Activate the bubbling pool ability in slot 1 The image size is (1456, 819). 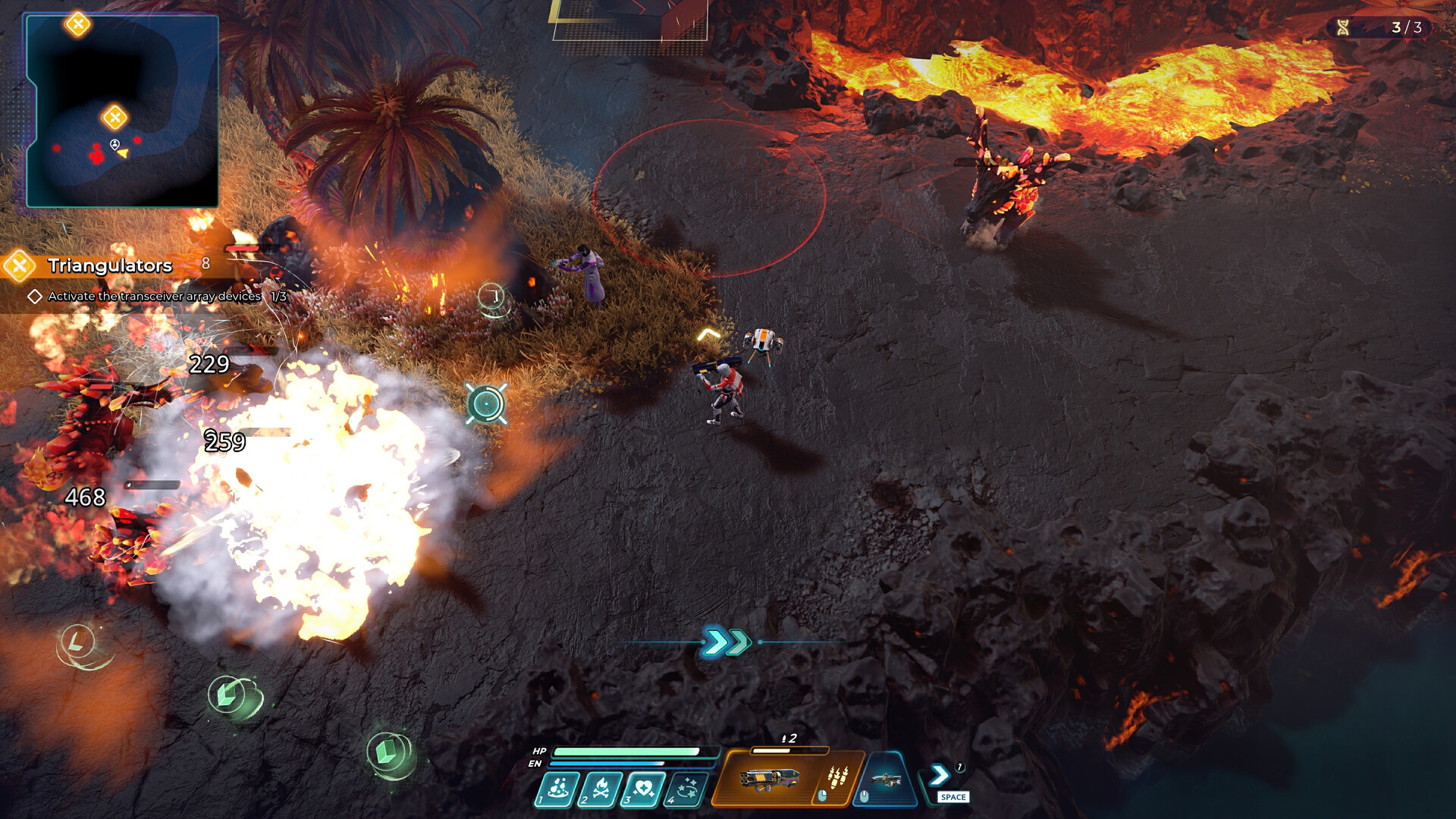click(558, 789)
